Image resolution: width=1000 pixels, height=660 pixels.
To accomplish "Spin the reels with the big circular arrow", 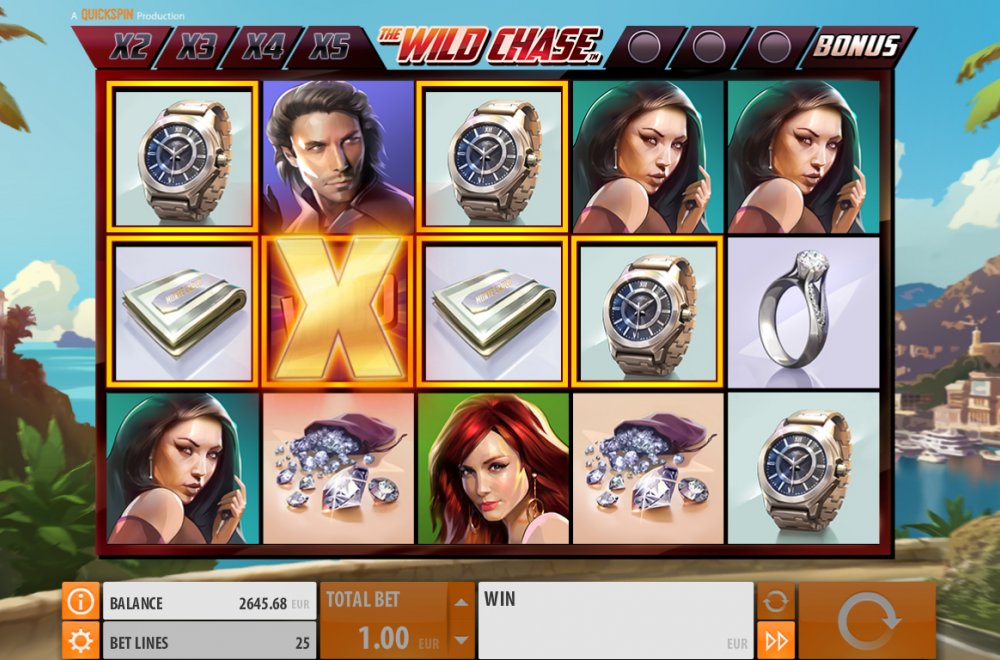I will [867, 621].
